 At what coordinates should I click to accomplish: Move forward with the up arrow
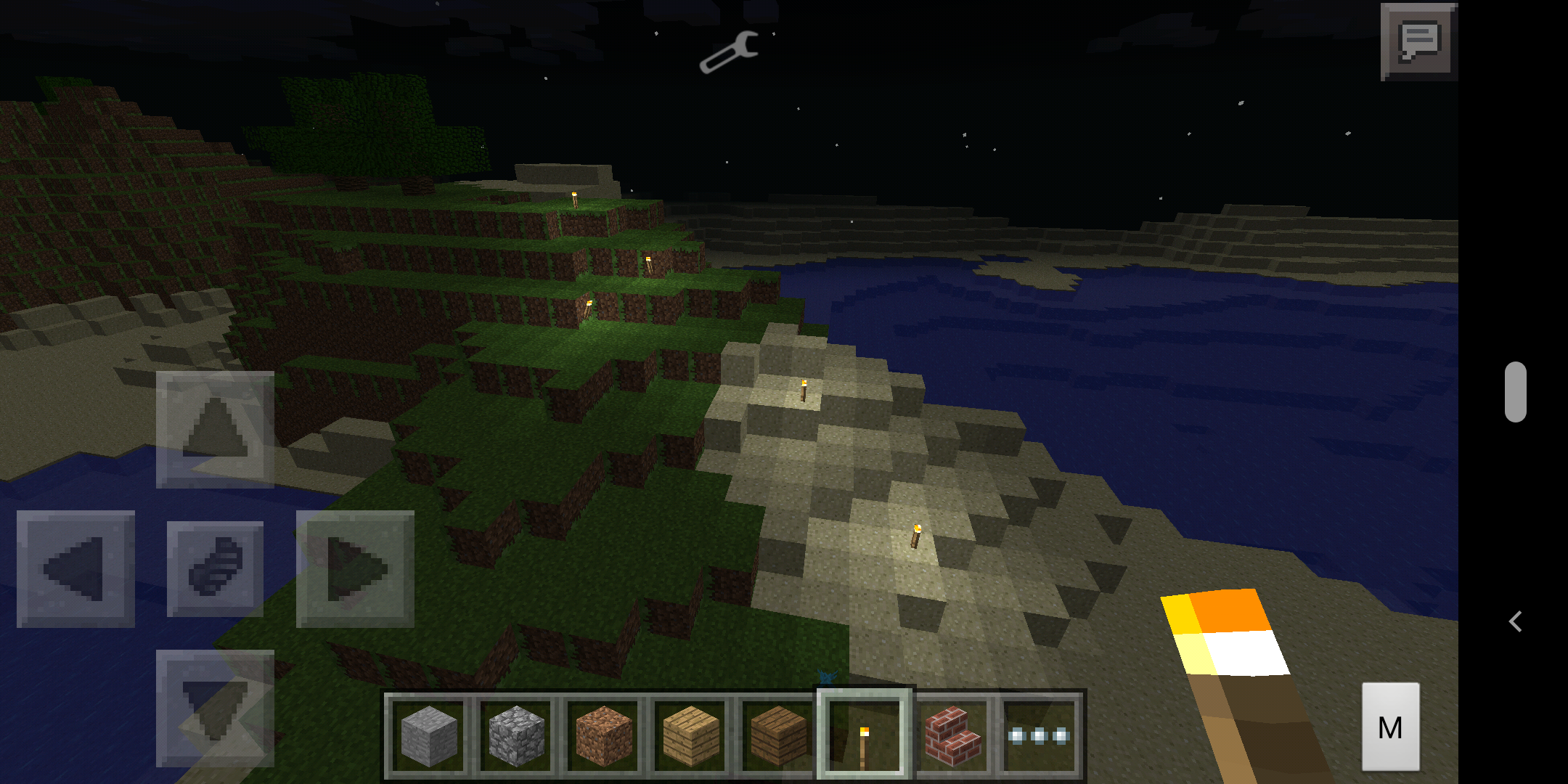(215, 430)
